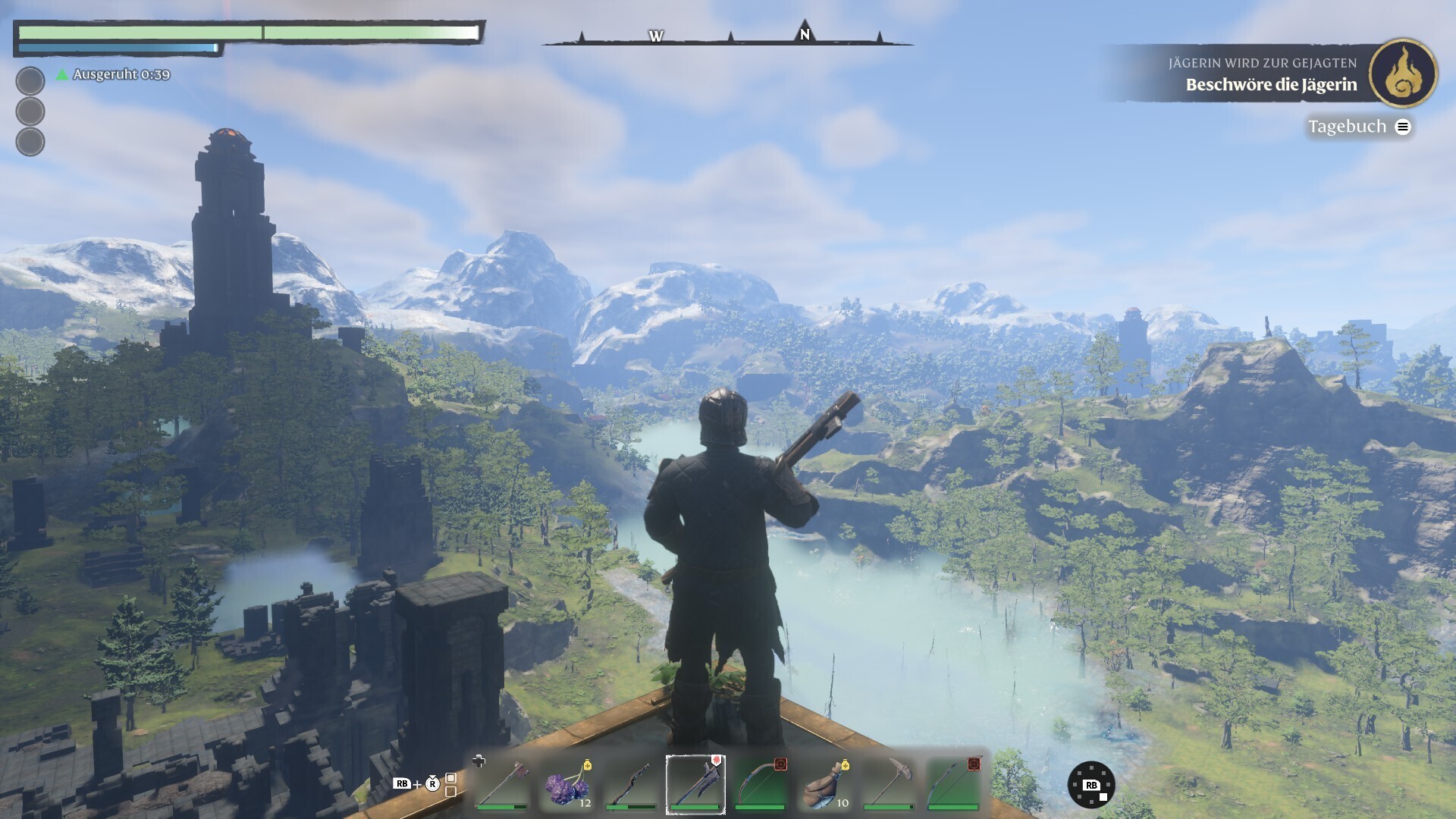Choose the highlighted battle axe slot

pyautogui.click(x=695, y=784)
